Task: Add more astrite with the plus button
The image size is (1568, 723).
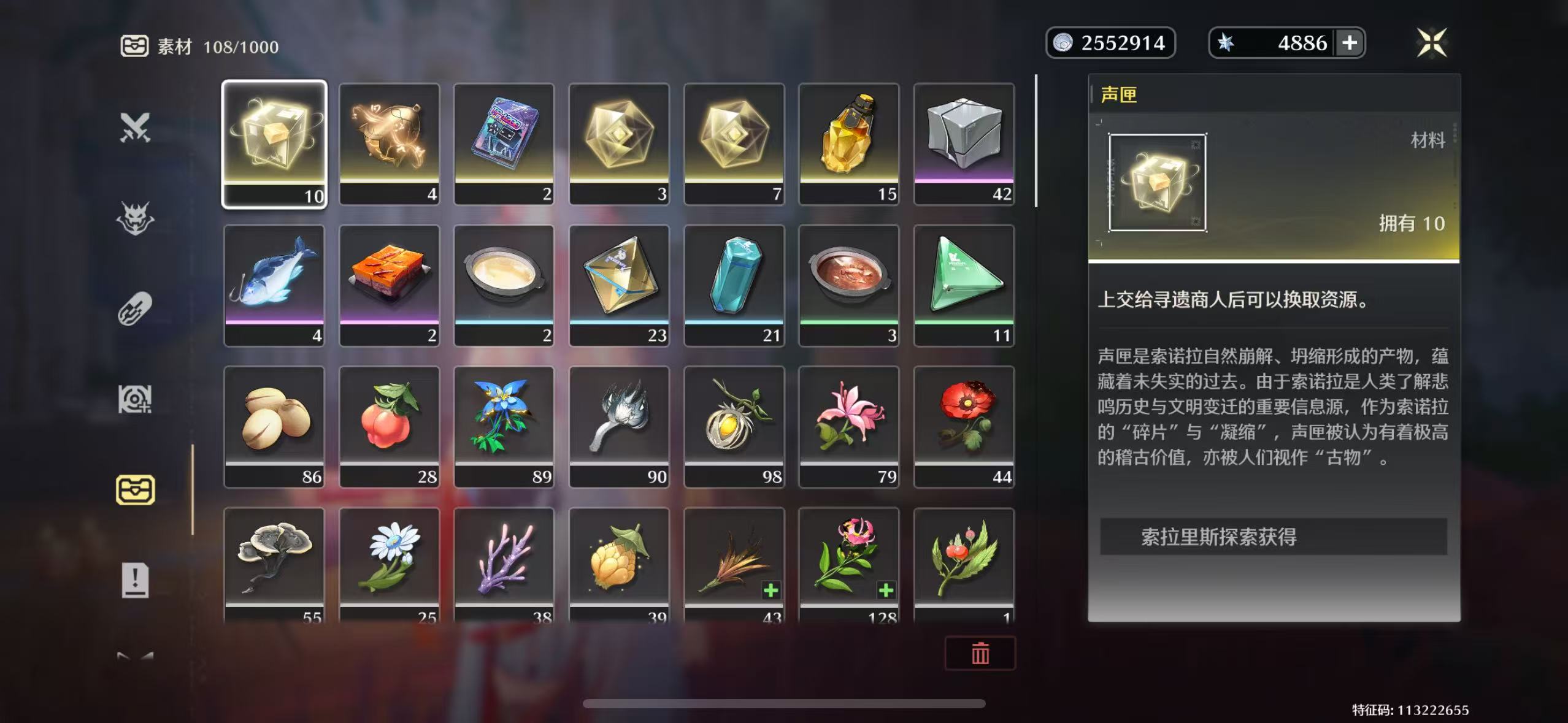Action: [x=1350, y=43]
